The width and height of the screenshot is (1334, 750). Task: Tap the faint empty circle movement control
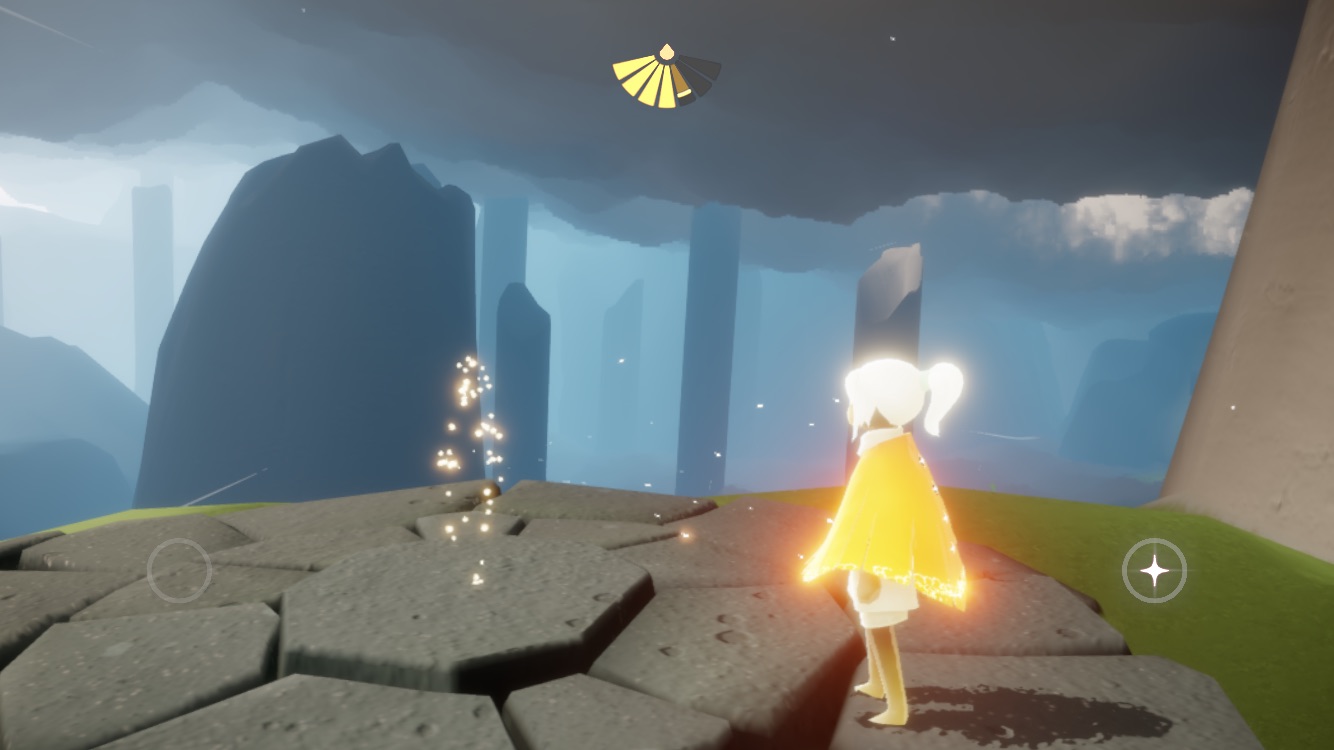(x=179, y=570)
